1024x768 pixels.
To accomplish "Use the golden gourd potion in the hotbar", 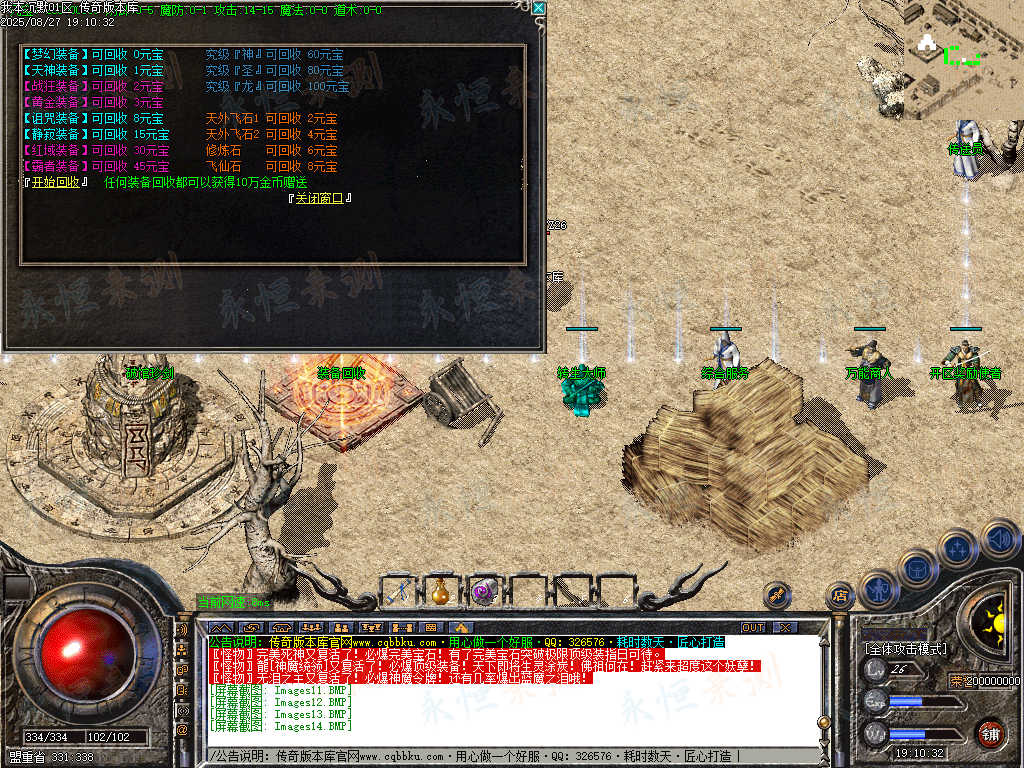I will click(x=441, y=591).
